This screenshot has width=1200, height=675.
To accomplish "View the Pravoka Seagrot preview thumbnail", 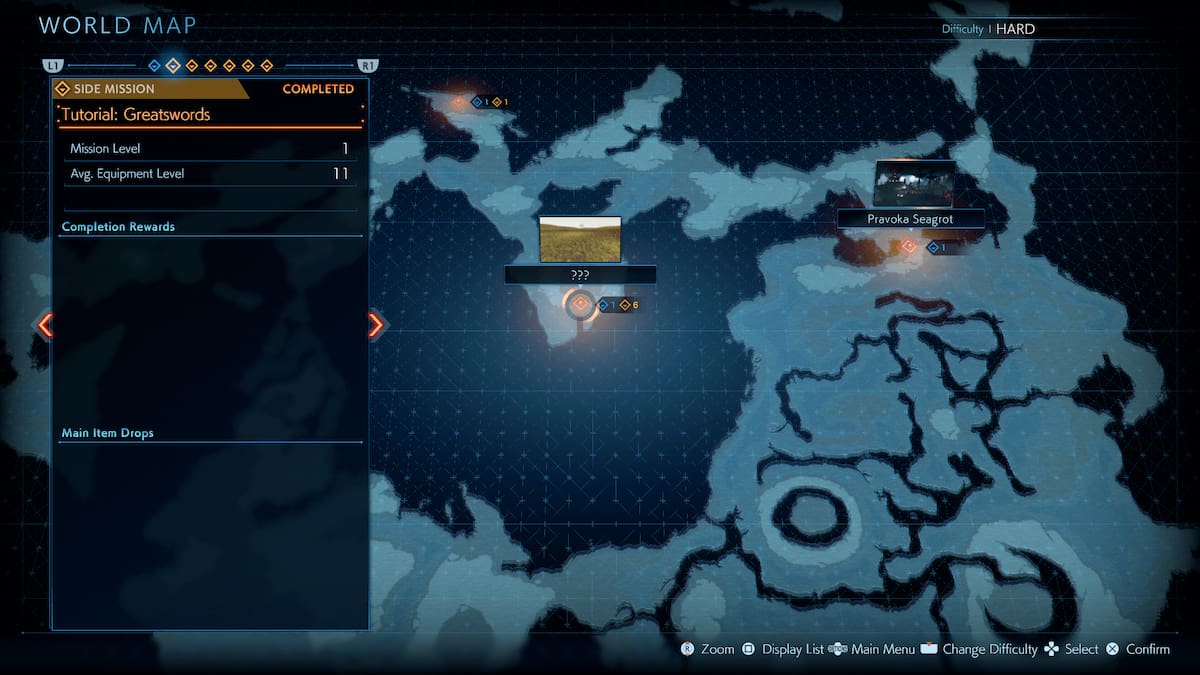I will click(x=914, y=184).
